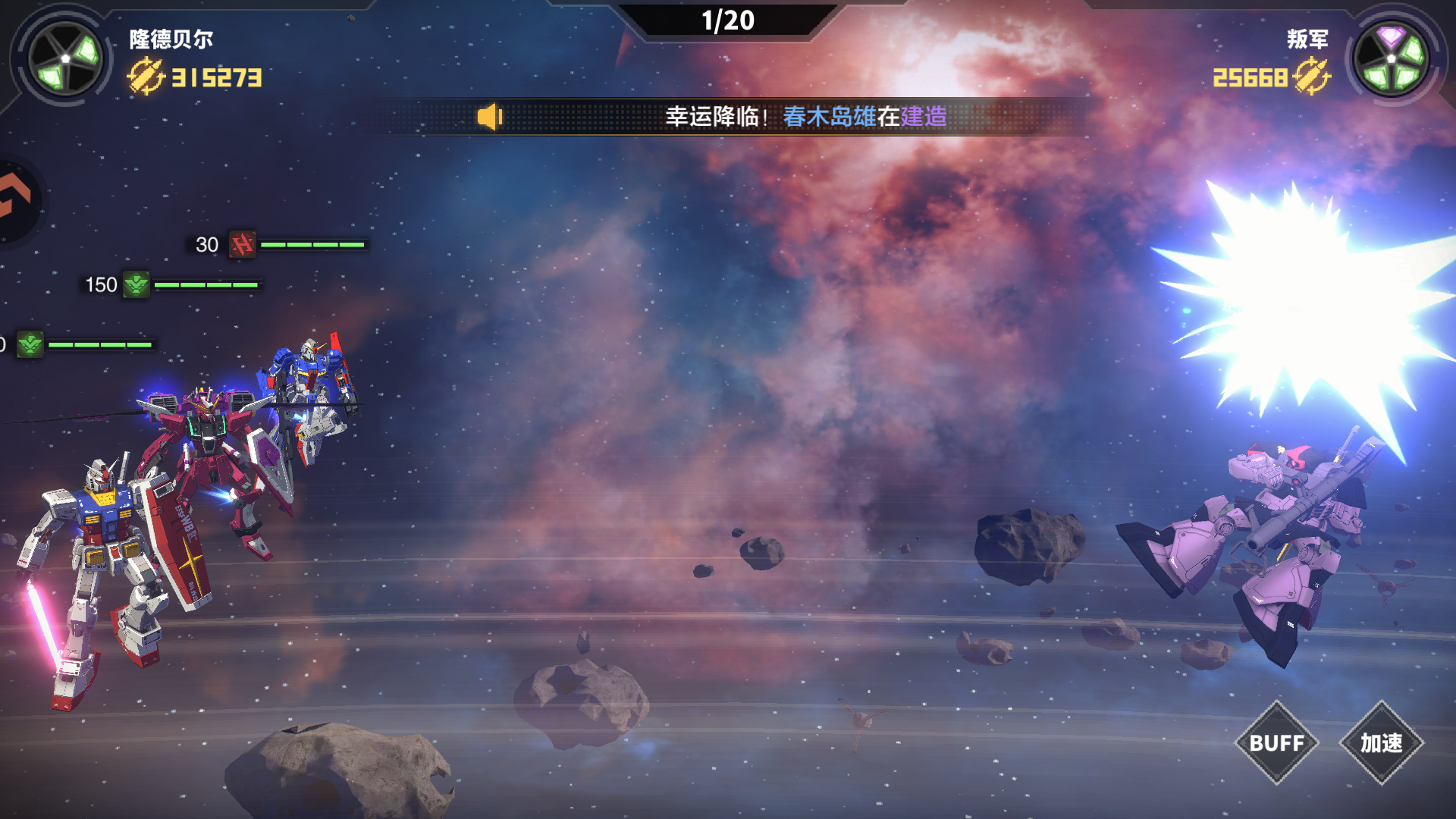Follow the 建造 link in the announcement
The image size is (1456, 819).
pyautogui.click(x=924, y=117)
